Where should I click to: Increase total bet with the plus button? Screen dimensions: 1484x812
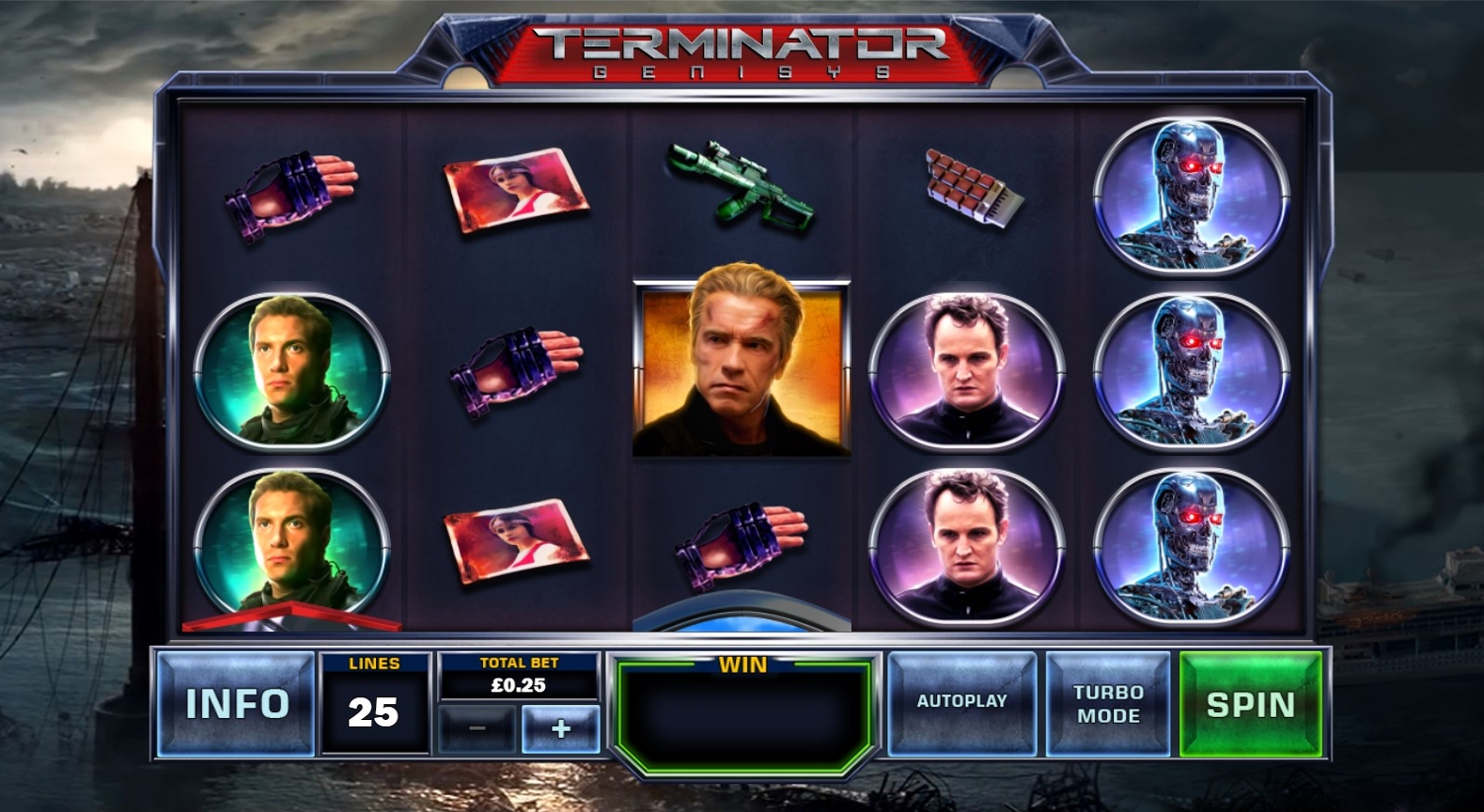point(560,729)
